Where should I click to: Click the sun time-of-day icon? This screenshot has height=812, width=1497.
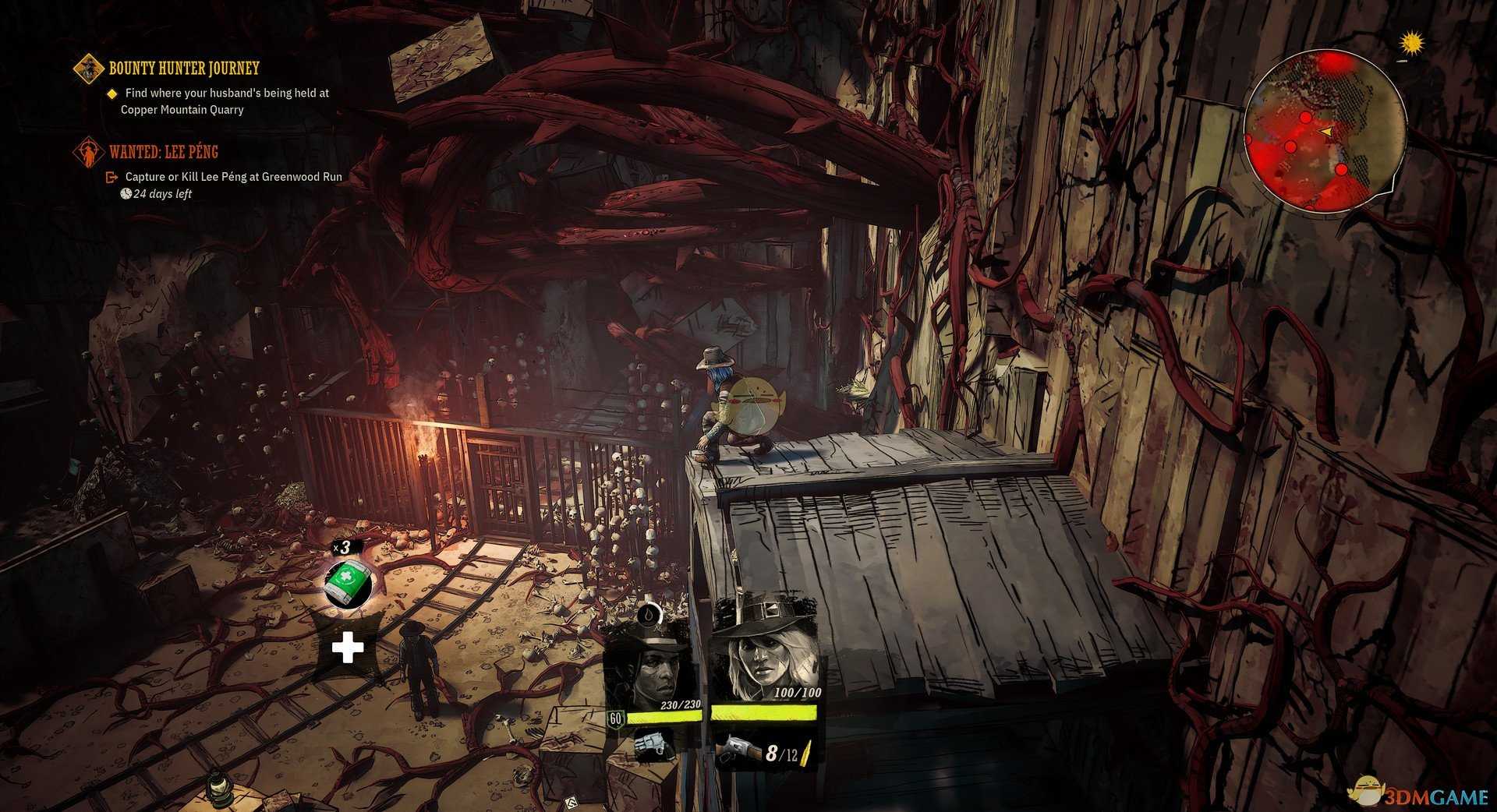pyautogui.click(x=1411, y=44)
